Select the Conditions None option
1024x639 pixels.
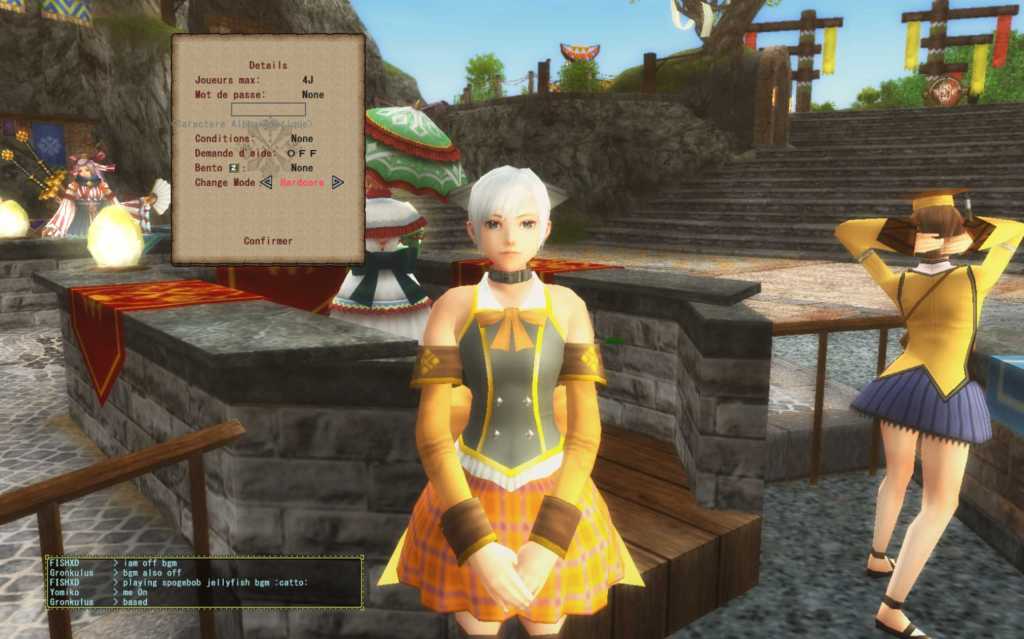pos(301,139)
